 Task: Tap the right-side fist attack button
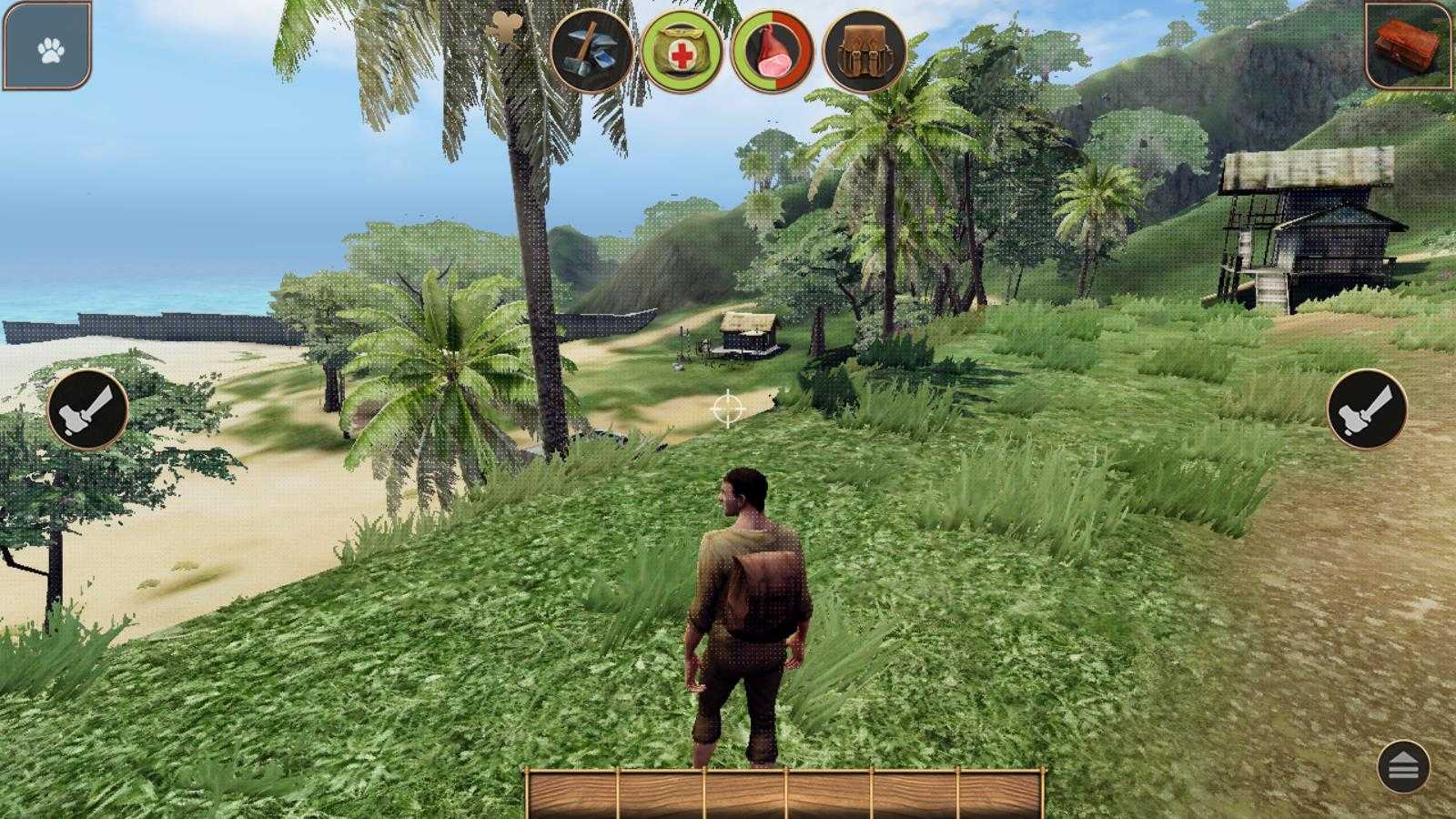(x=1367, y=409)
